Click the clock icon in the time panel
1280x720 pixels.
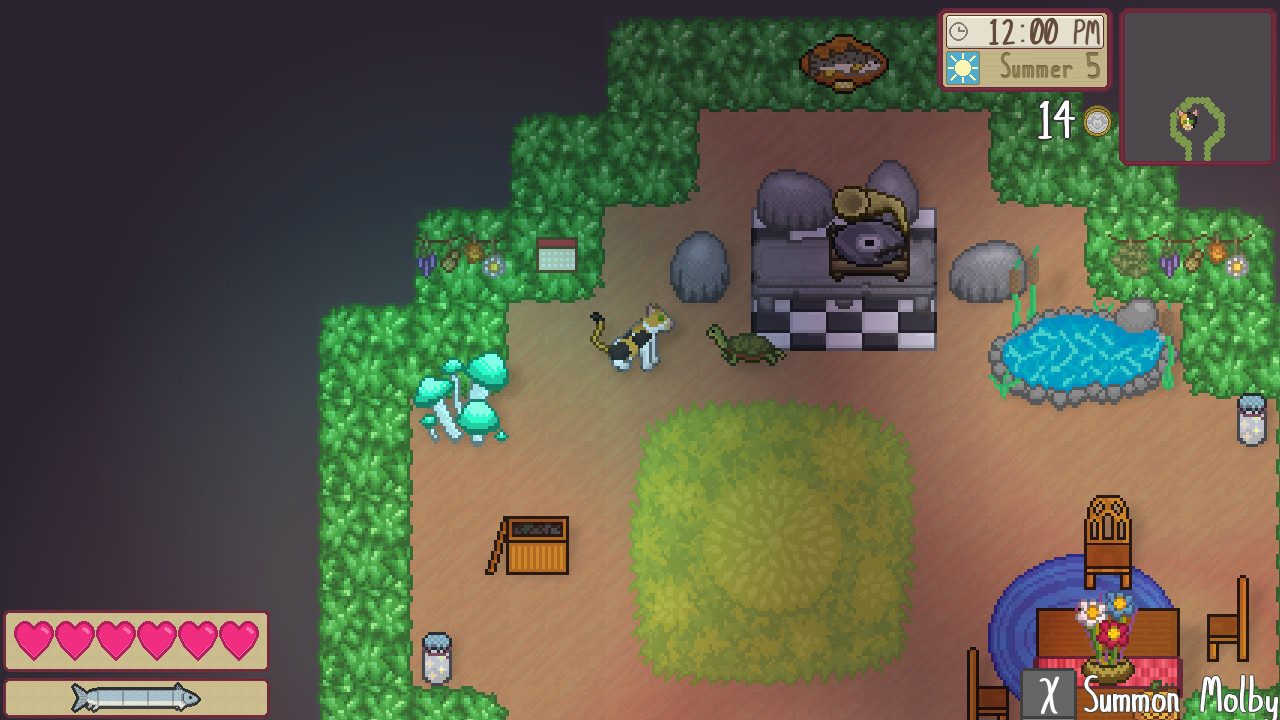pos(960,31)
